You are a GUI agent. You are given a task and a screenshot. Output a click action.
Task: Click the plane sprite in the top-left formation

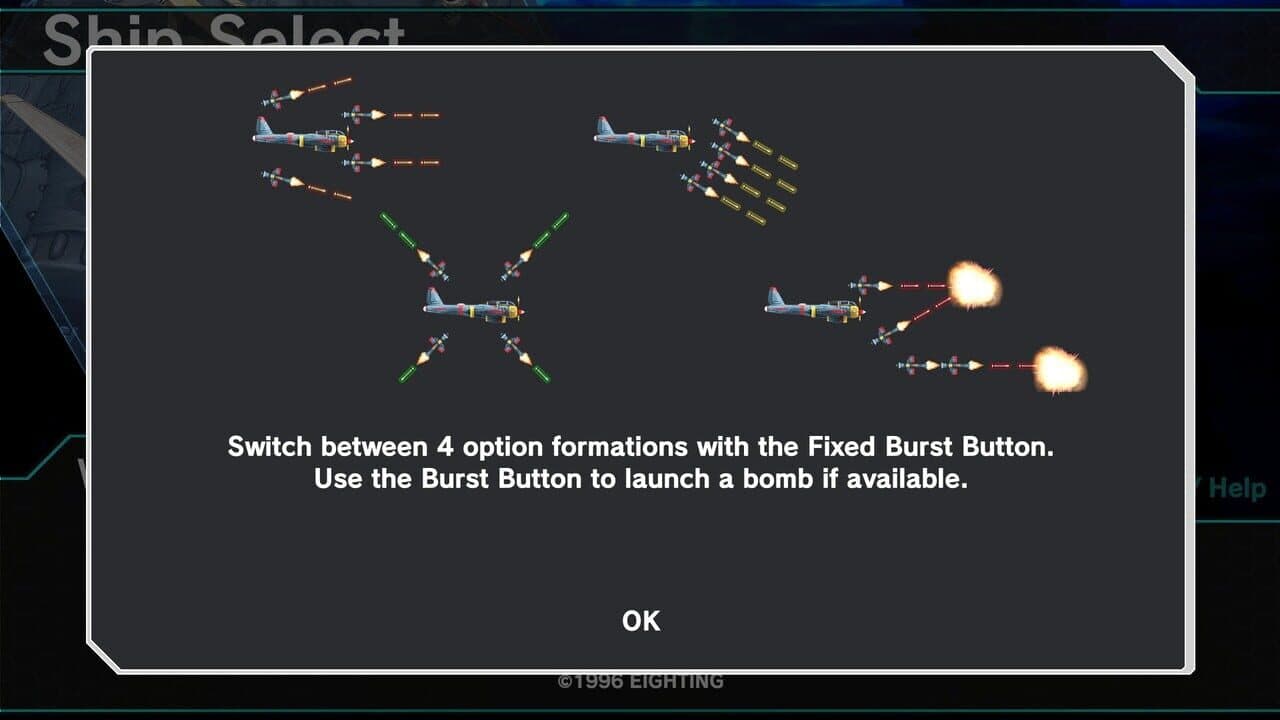click(x=300, y=140)
